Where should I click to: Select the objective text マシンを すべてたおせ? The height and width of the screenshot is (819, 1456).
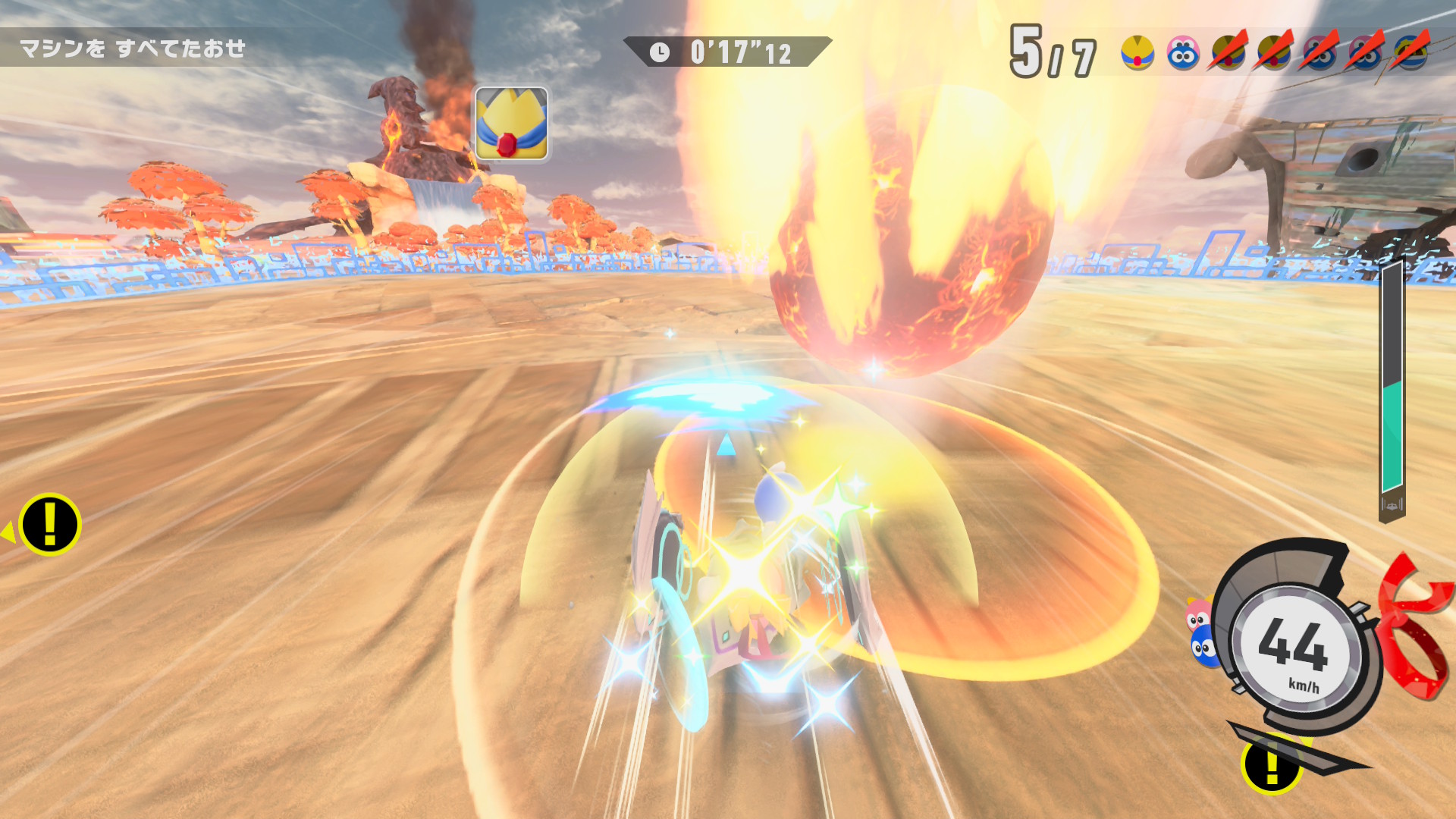point(133,49)
